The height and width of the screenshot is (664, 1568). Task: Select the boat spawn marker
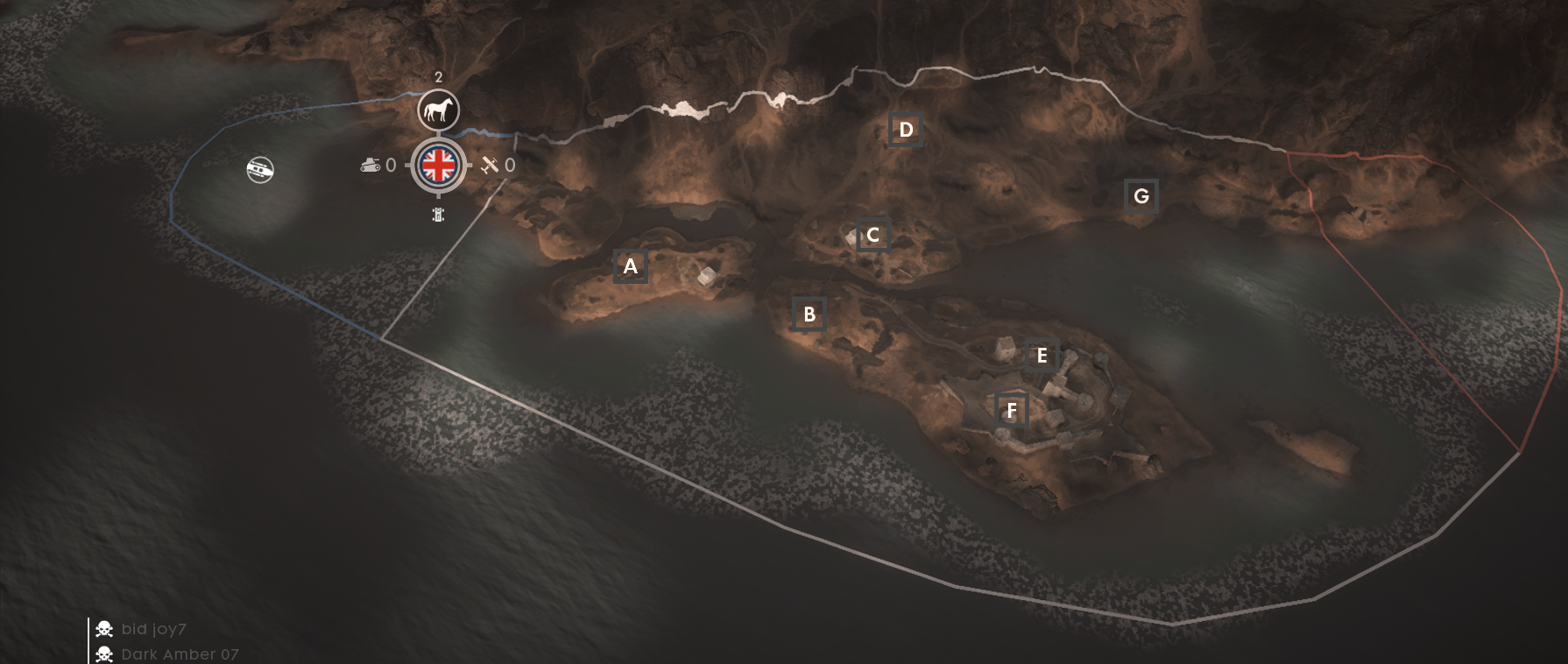coord(260,169)
